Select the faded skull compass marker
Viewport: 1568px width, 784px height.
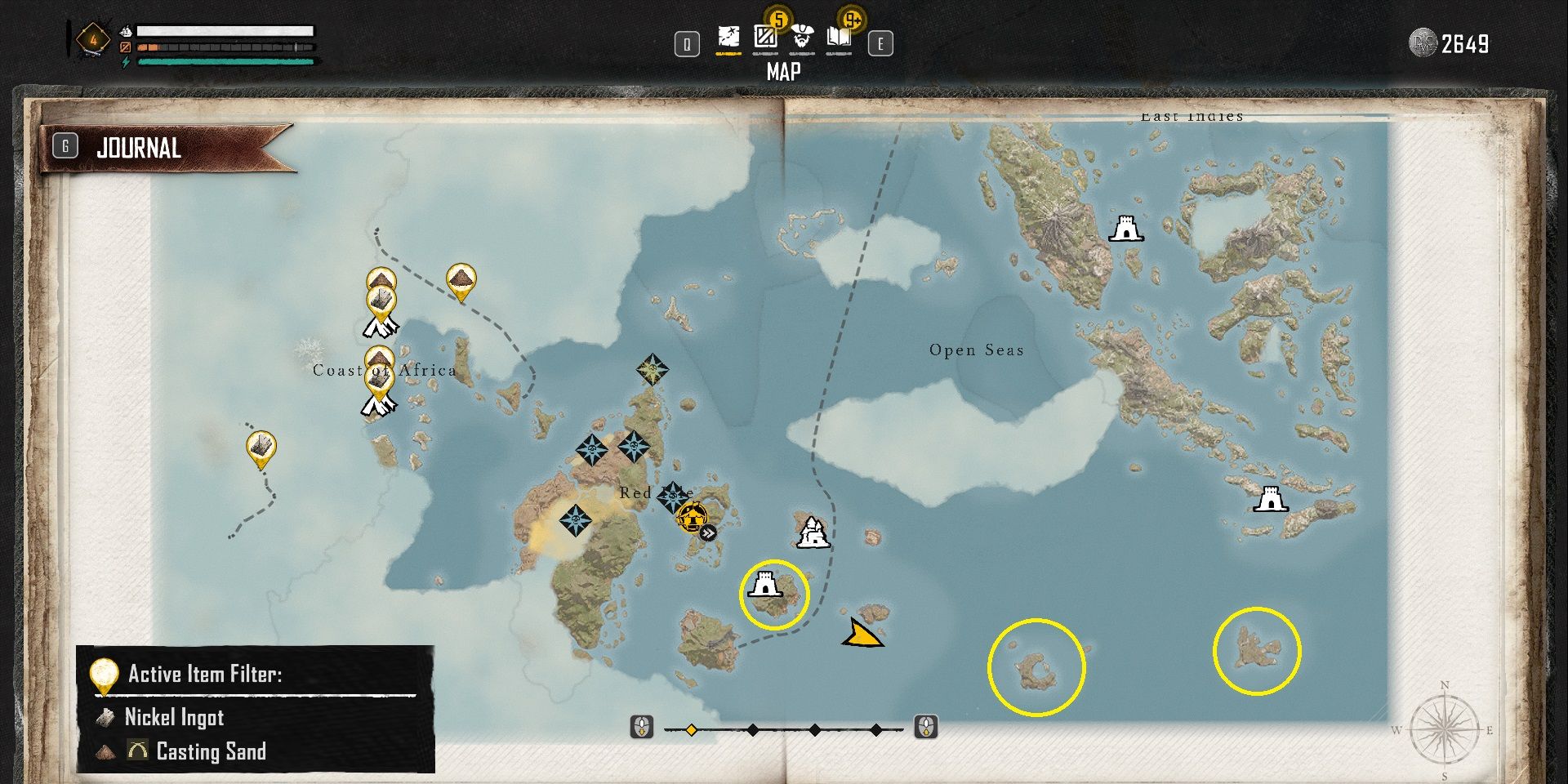(653, 369)
